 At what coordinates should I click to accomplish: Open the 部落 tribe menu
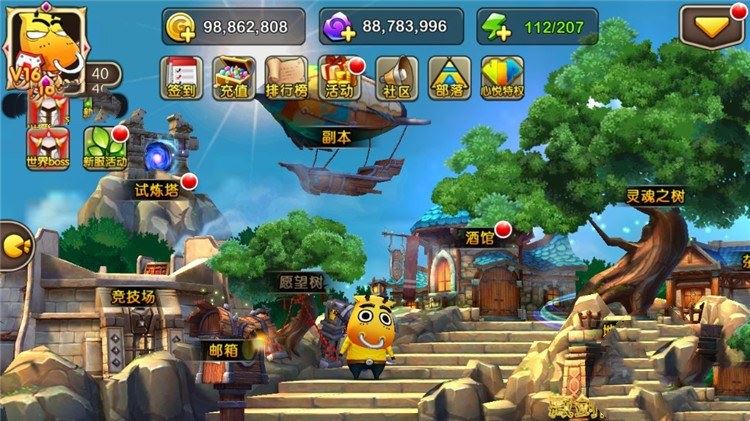pos(449,75)
